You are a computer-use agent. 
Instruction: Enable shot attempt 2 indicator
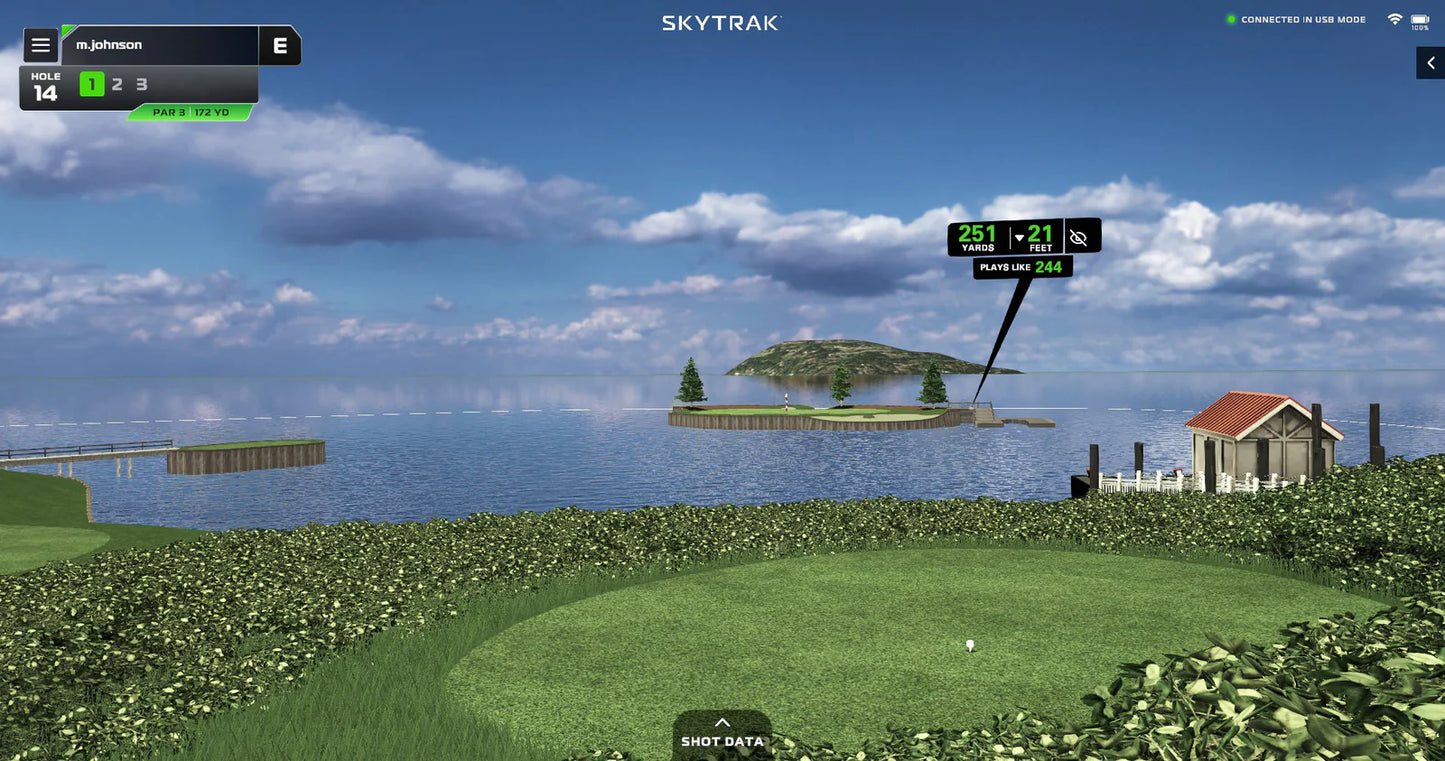click(x=116, y=84)
